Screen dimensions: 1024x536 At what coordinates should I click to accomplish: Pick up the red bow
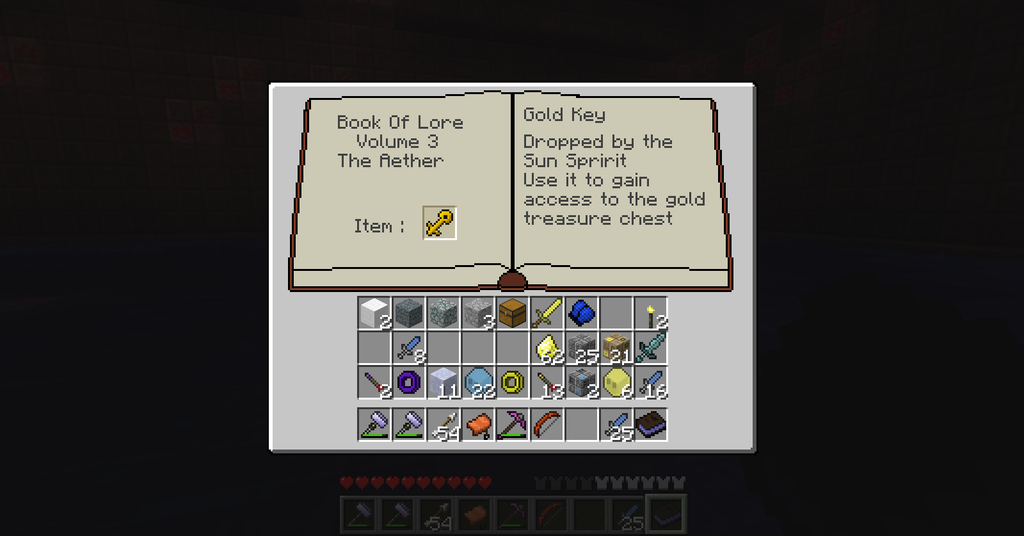546,424
